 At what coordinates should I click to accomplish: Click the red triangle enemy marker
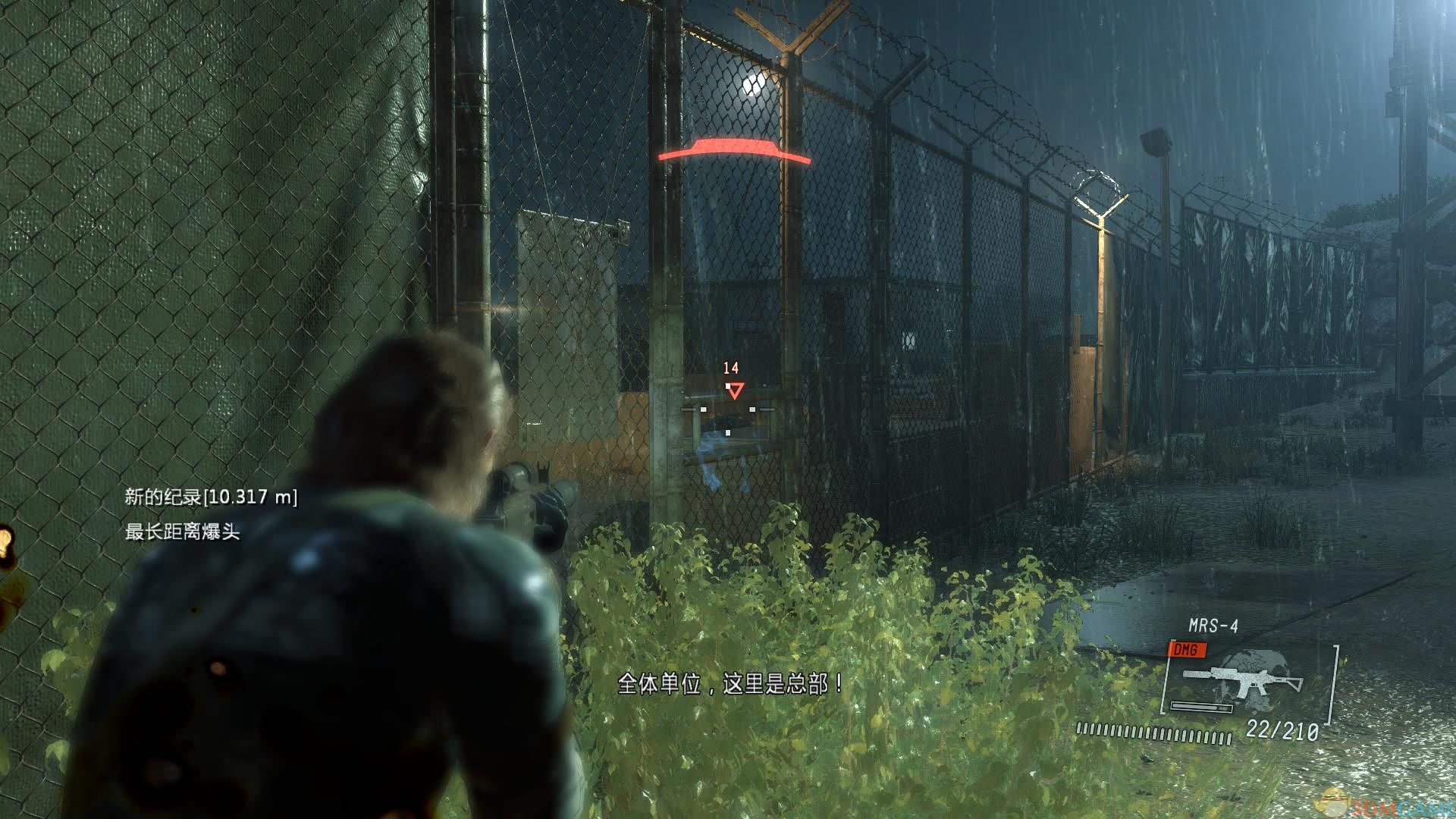(734, 391)
